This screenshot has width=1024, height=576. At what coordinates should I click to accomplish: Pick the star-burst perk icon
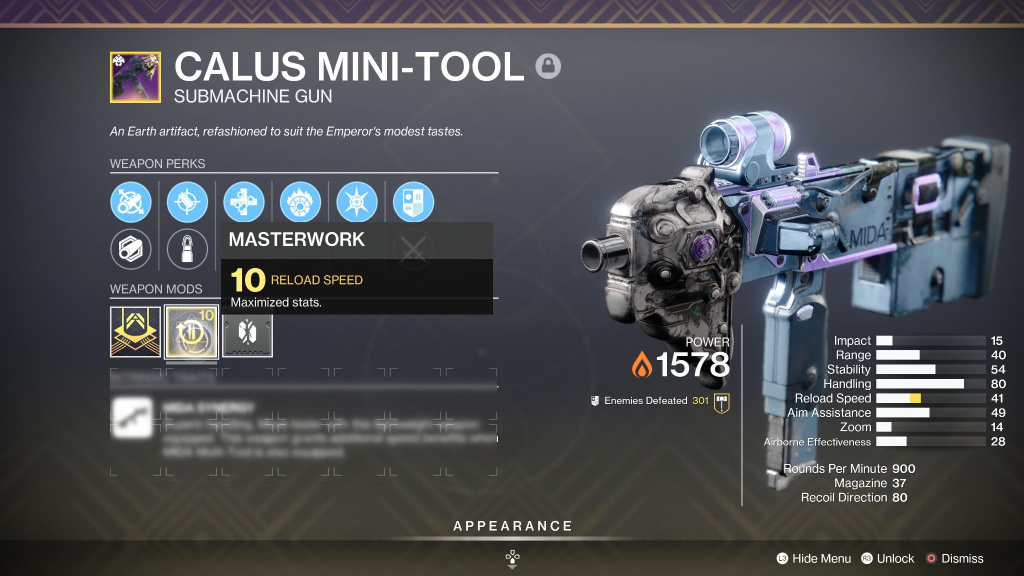click(356, 202)
